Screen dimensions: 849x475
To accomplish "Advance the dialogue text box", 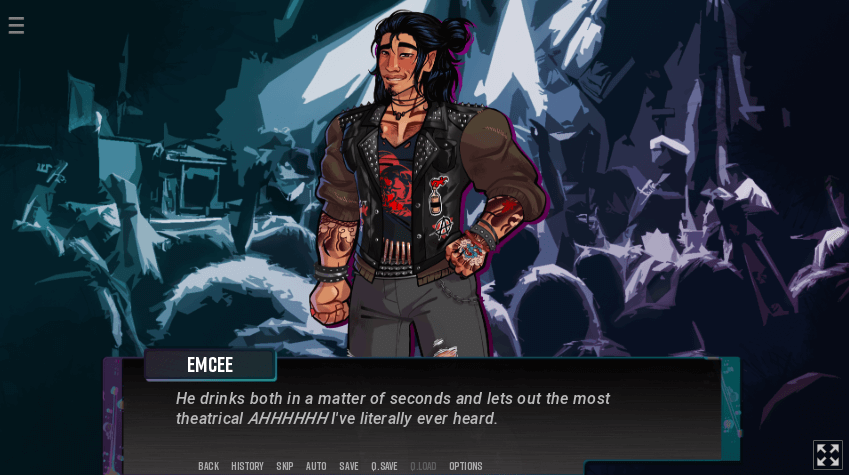I will 420,410.
